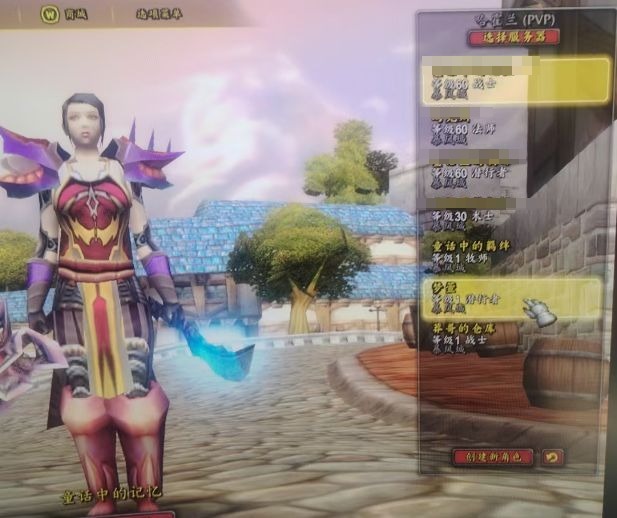
Task: Pick the 林哥的仓库 level 1 warrior
Action: point(512,336)
